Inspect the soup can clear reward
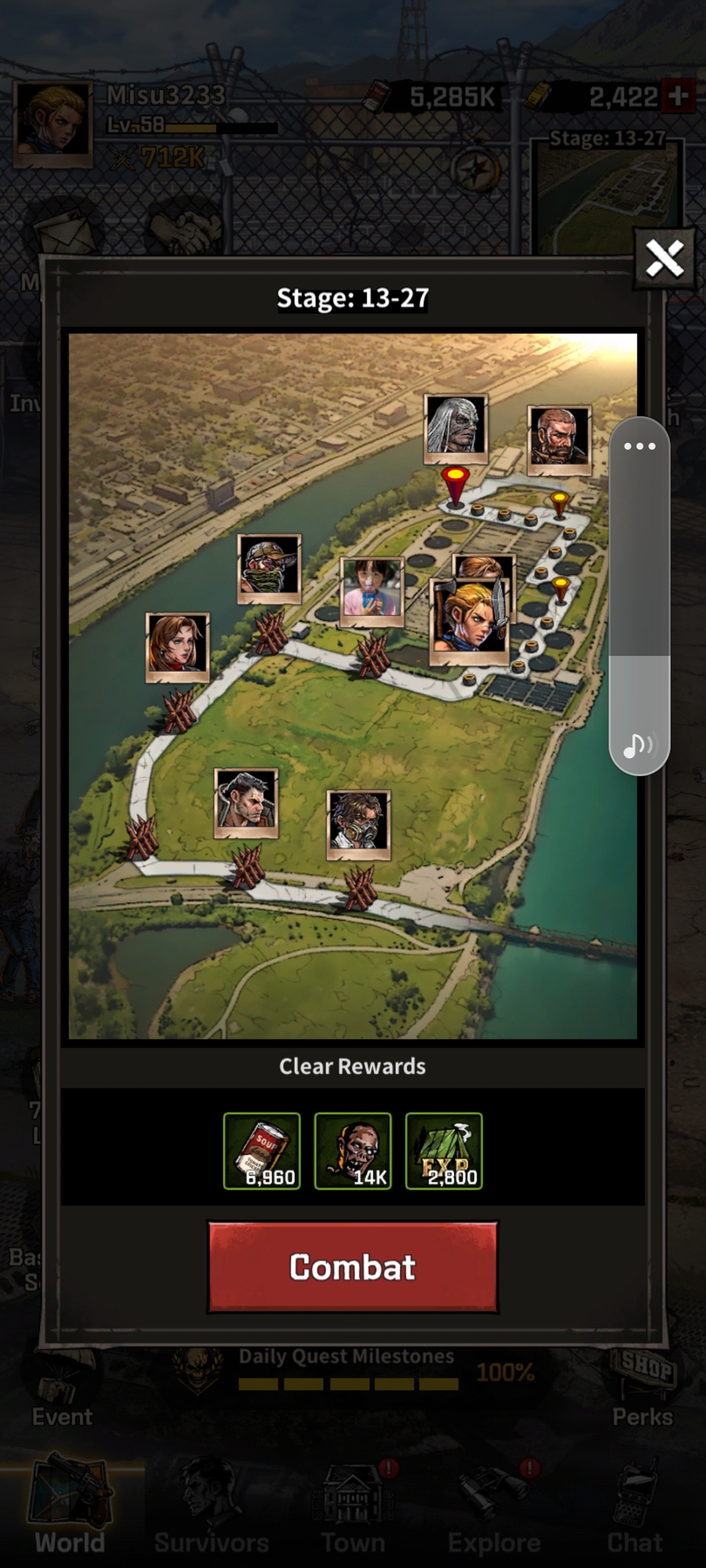The image size is (706, 1568). pos(261,1151)
